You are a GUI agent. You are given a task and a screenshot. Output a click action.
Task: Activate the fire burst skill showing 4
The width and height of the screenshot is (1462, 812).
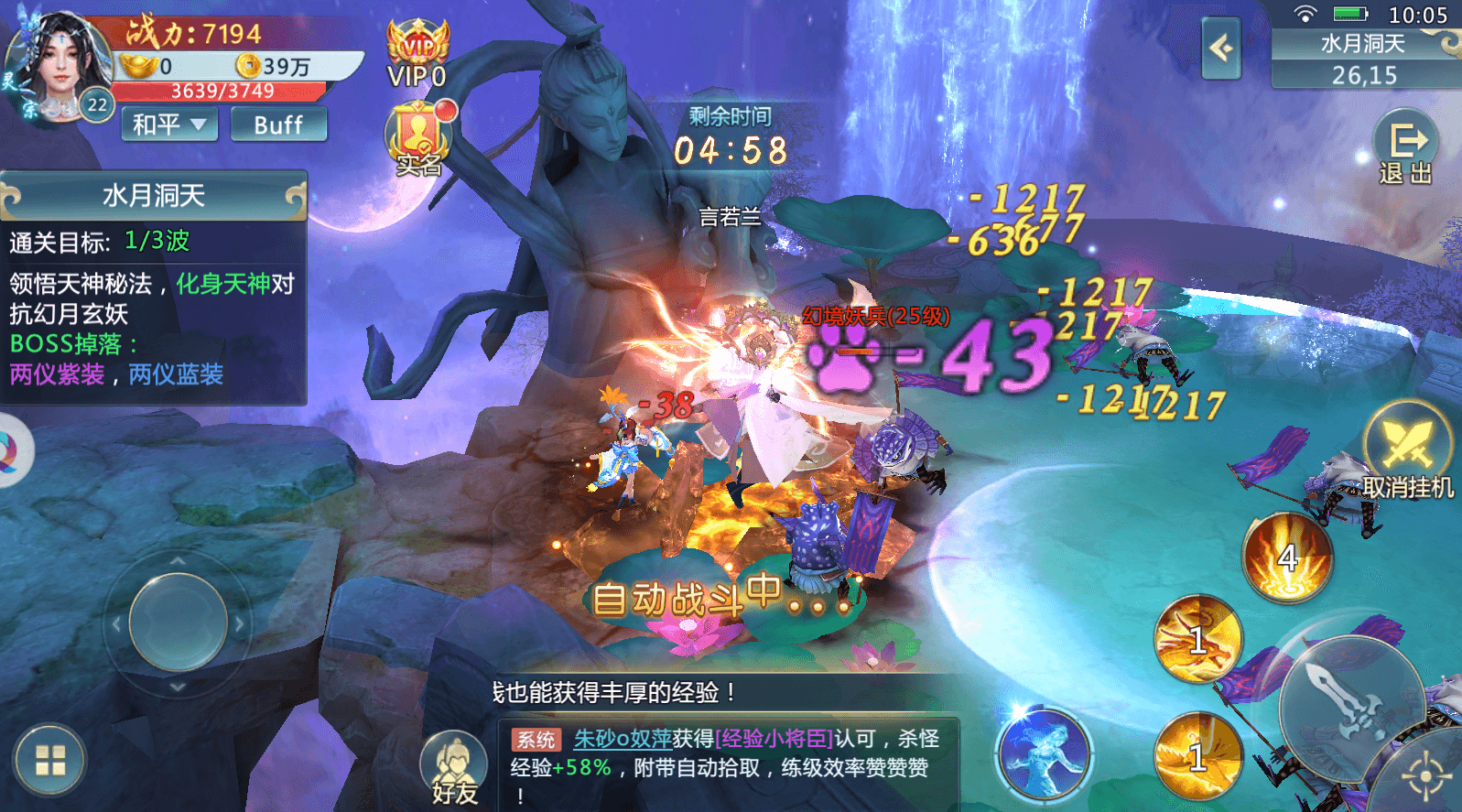(x=1287, y=557)
